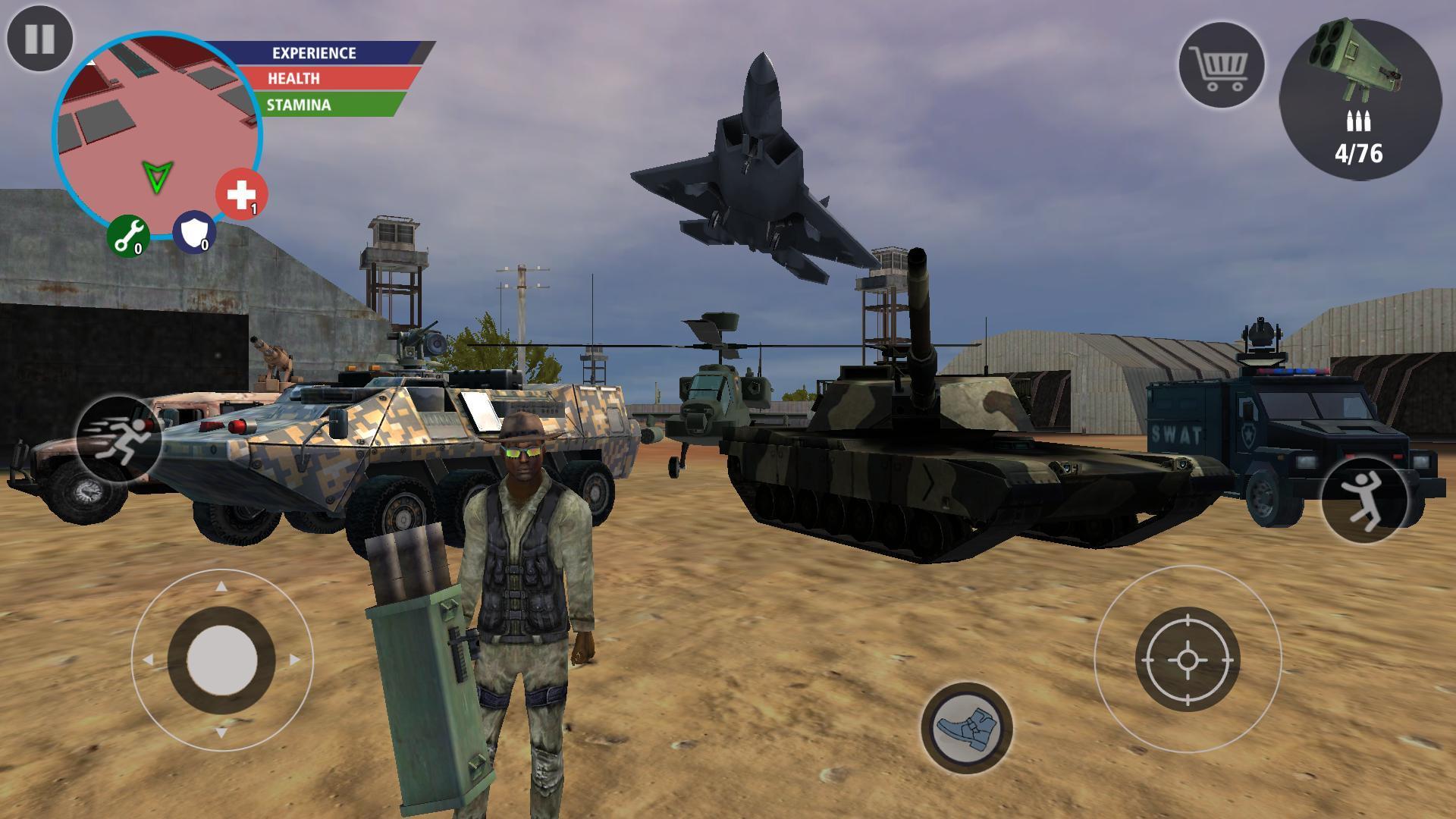
Task: Tap the player direction arrow on minimap
Action: tap(157, 176)
